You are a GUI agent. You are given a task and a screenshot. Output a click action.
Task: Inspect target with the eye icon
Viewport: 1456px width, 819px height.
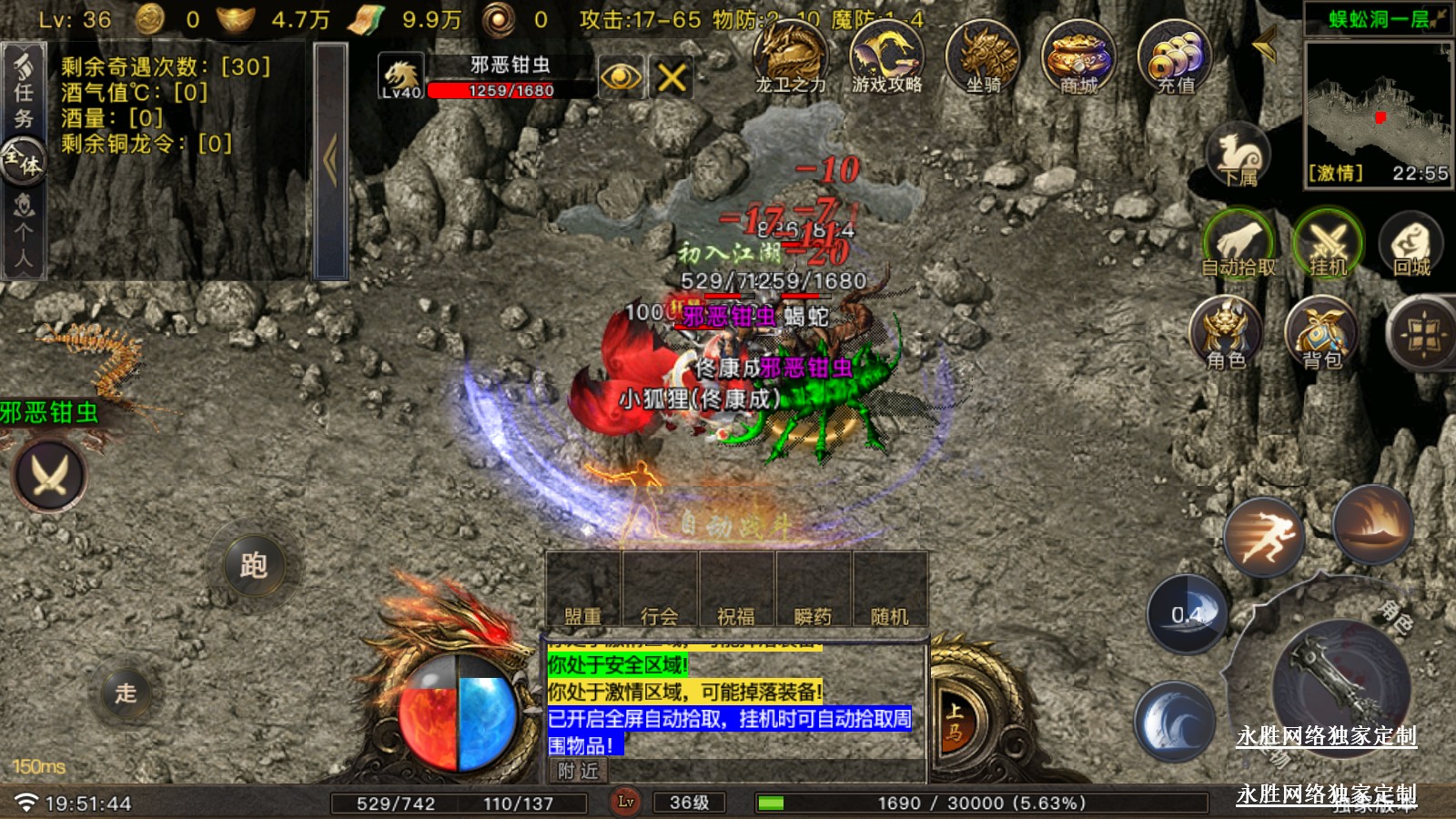621,77
